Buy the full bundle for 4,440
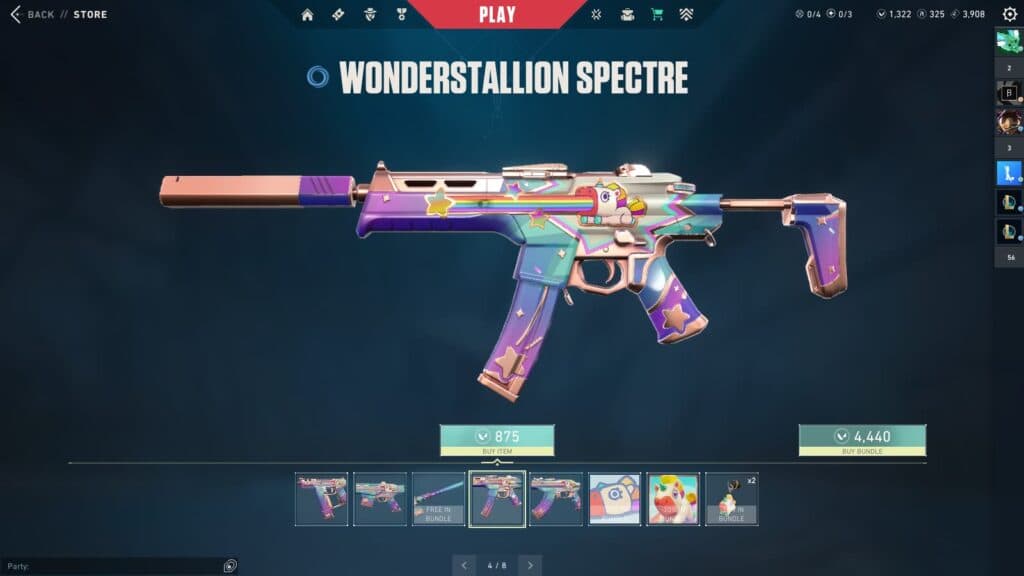This screenshot has width=1024, height=576. click(x=862, y=440)
